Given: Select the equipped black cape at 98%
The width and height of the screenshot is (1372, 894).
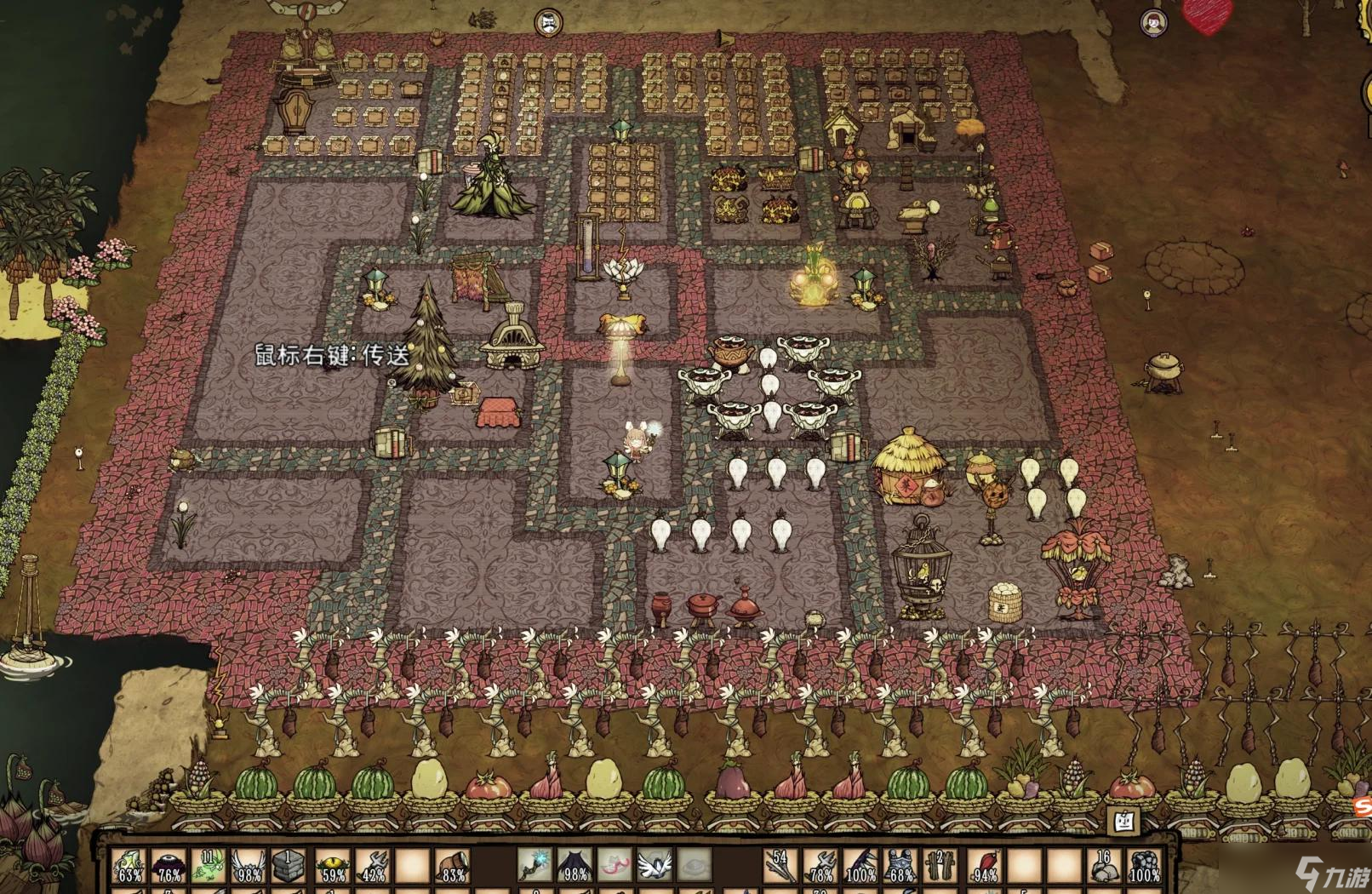Looking at the screenshot, I should point(575,866).
